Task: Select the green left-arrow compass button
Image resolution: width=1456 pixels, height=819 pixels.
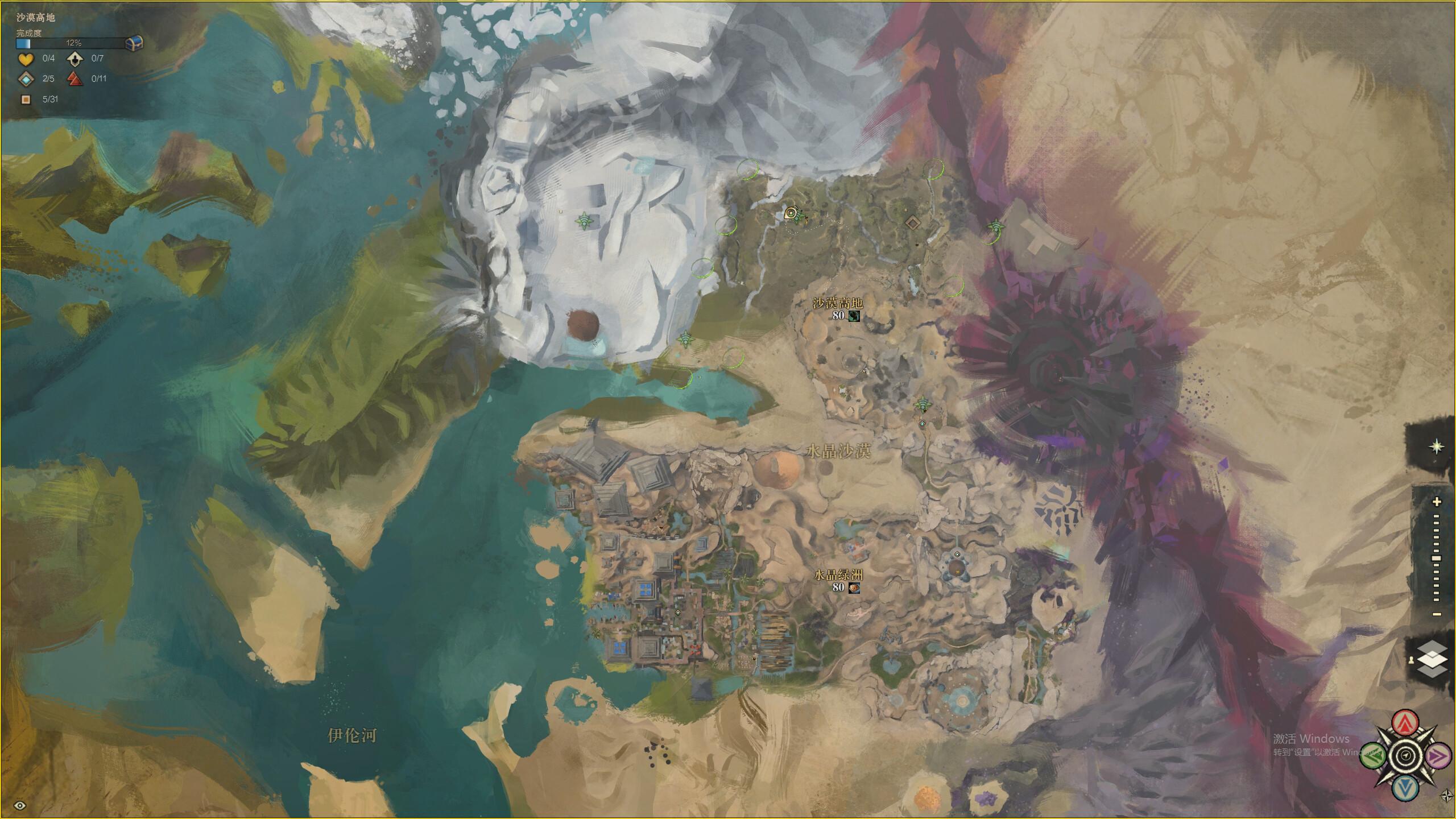Action: click(x=1373, y=756)
